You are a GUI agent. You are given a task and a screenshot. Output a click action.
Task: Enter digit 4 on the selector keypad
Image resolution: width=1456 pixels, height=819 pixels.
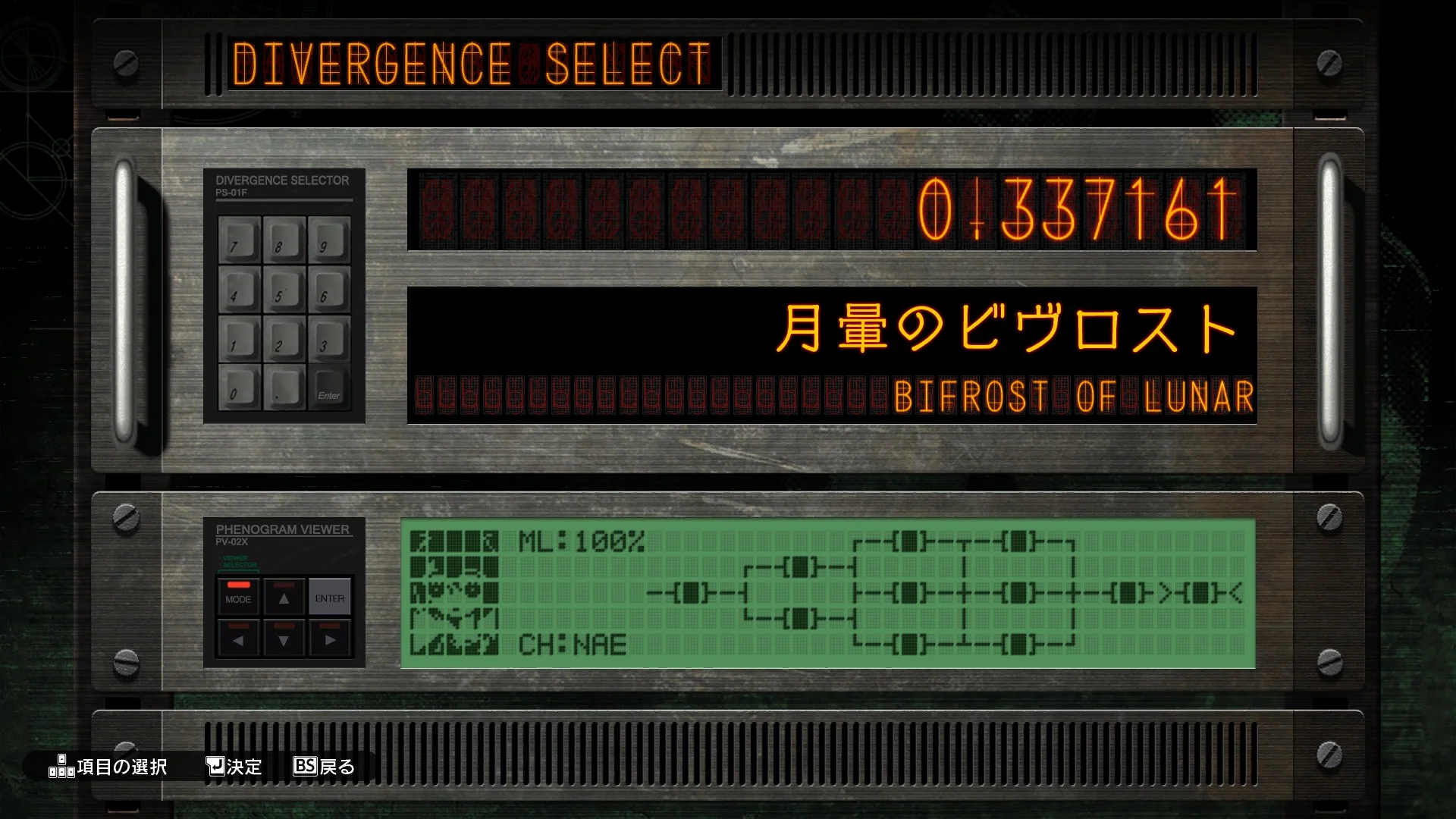pos(240,289)
